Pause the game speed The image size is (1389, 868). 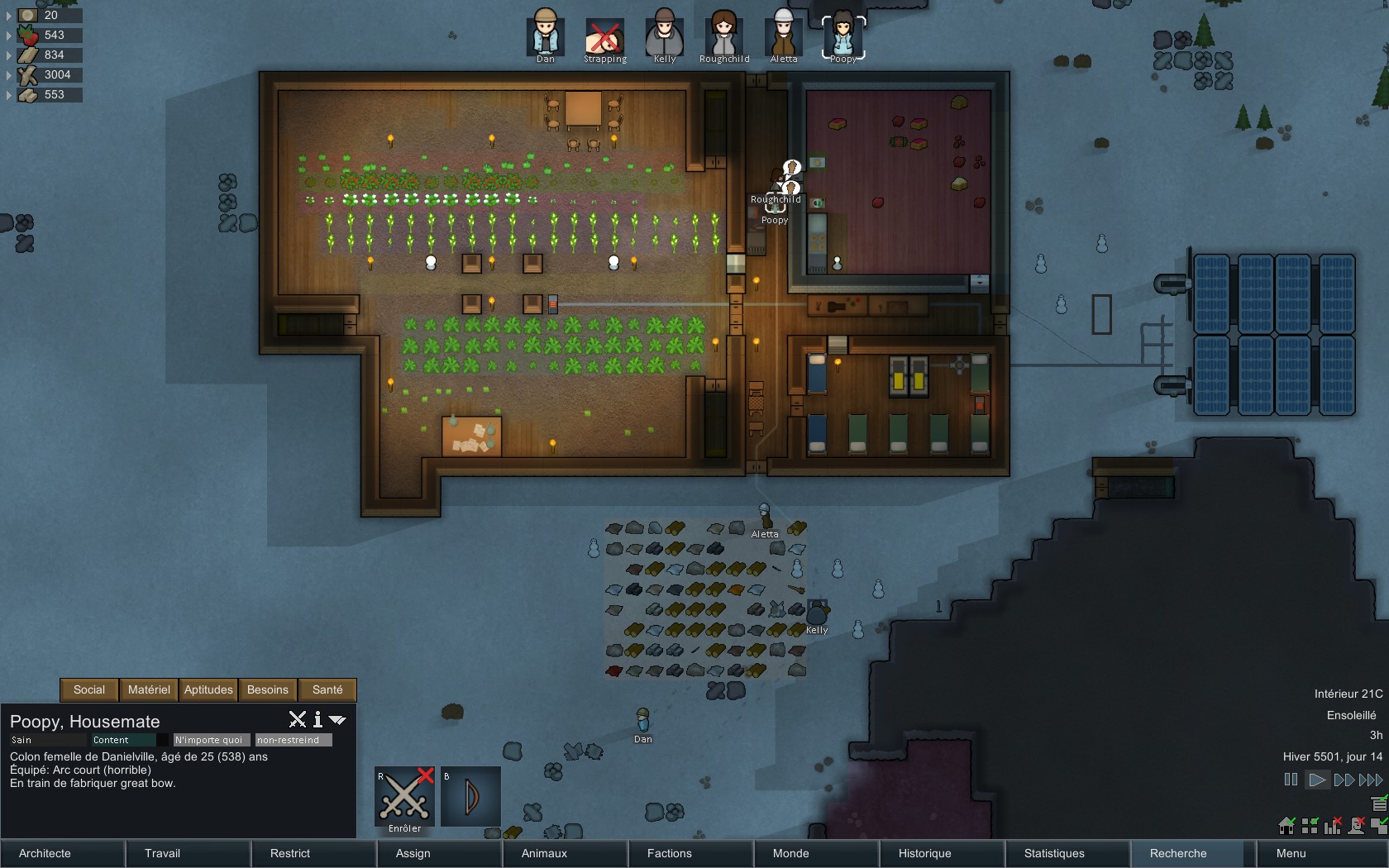[1291, 780]
